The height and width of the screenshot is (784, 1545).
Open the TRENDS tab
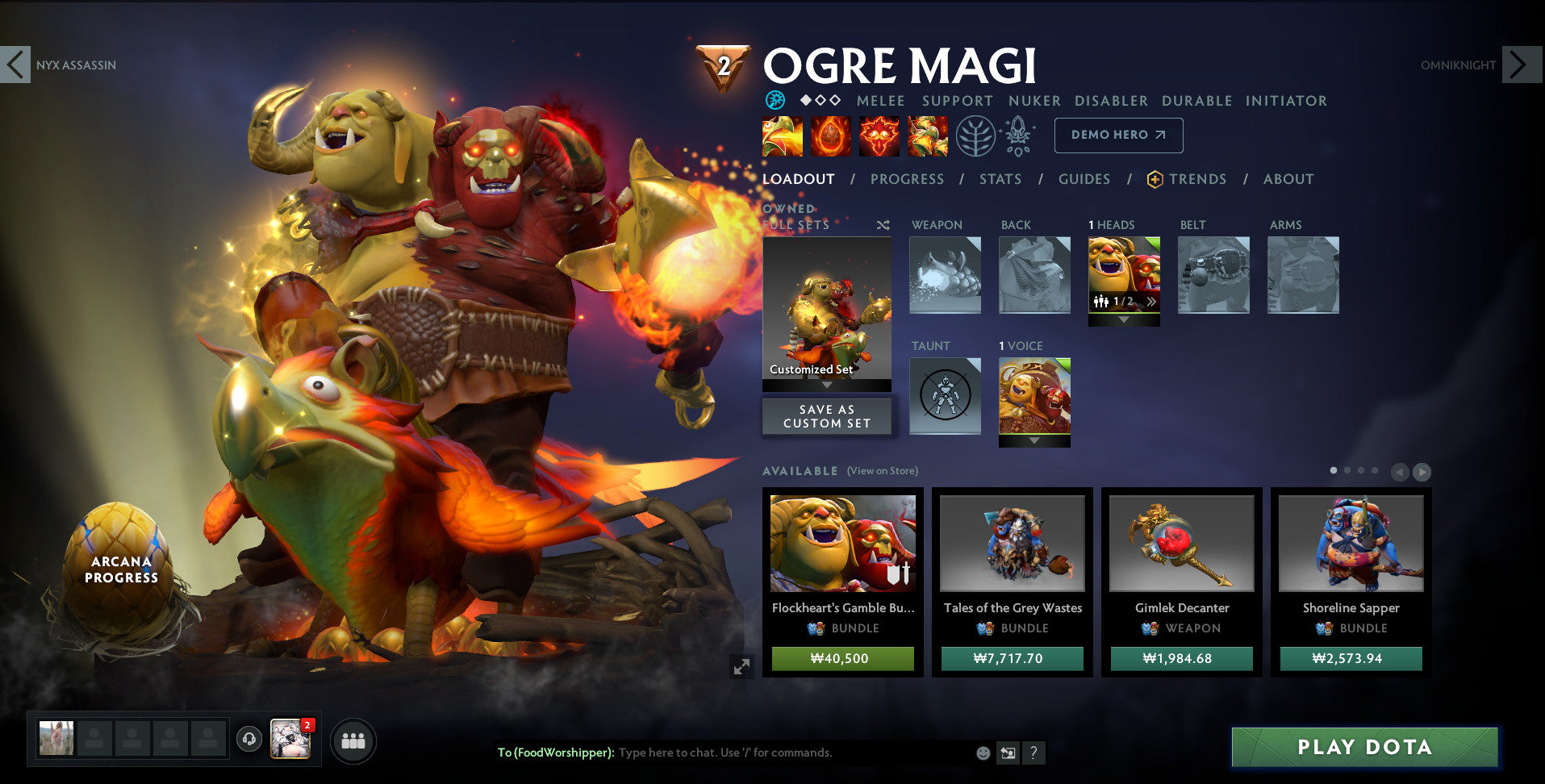pyautogui.click(x=1198, y=179)
